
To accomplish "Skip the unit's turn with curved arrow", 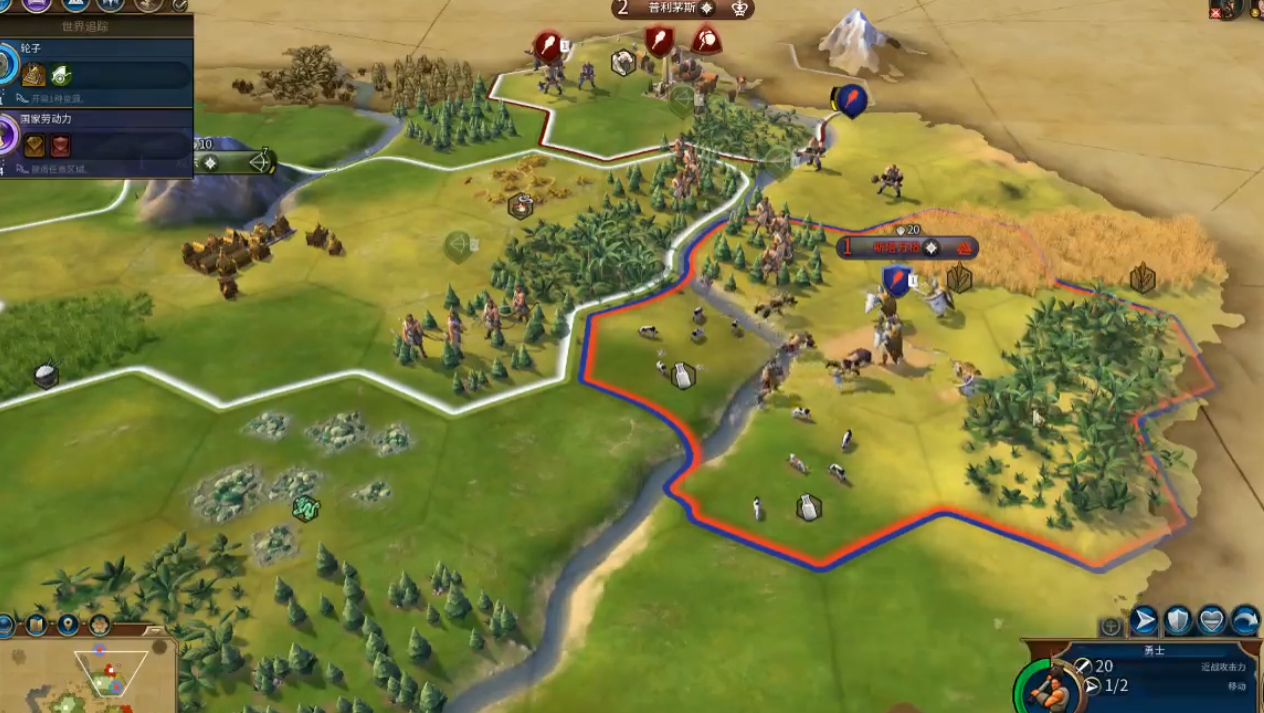I will [x=1245, y=620].
